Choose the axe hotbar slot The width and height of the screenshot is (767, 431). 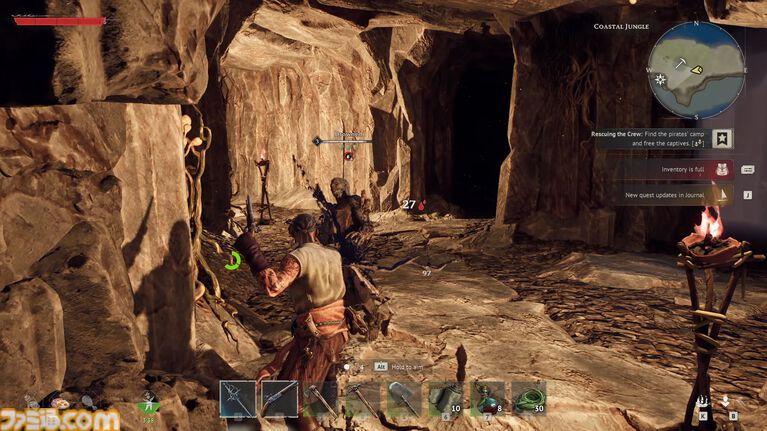tap(321, 398)
